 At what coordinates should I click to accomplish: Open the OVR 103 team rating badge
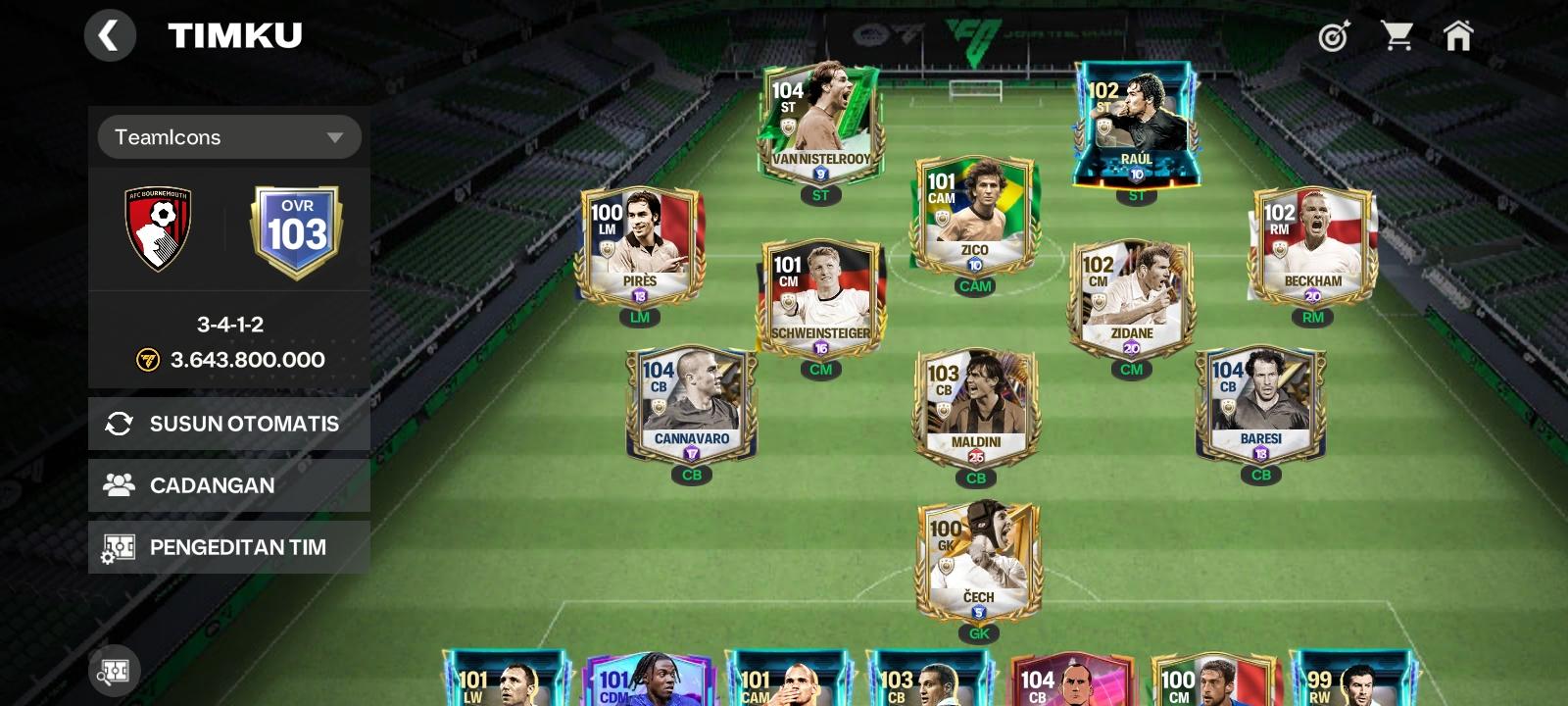pos(297,230)
